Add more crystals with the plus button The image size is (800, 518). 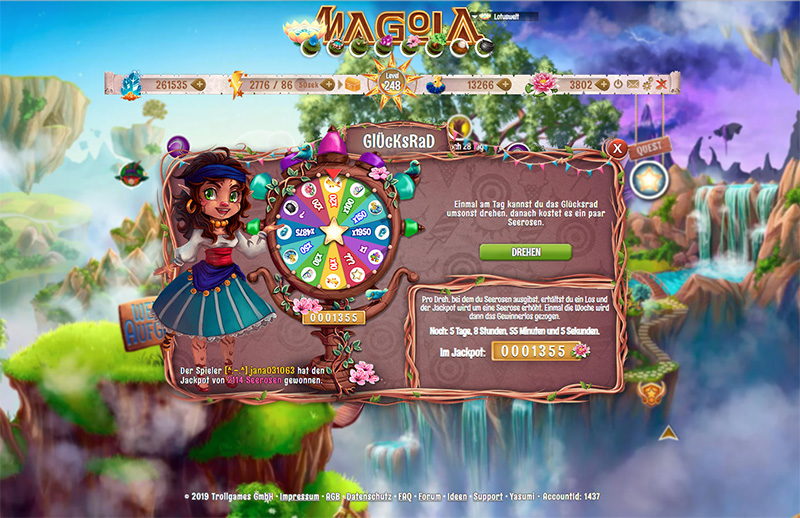[197, 85]
